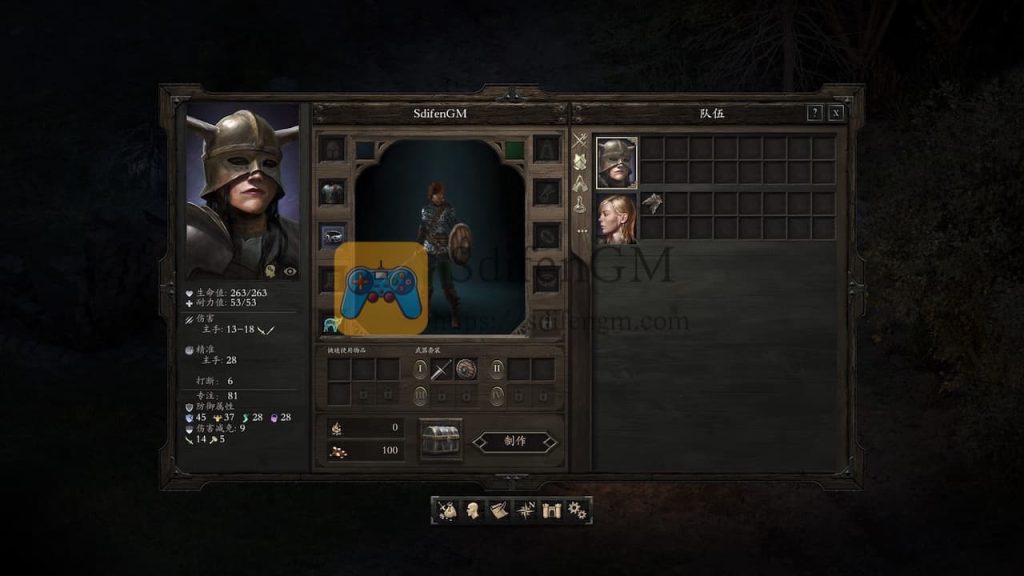Screen dimensions: 1024x576
Task: Open inventory from the sword-and-bag toolbar icon
Action: tap(448, 510)
